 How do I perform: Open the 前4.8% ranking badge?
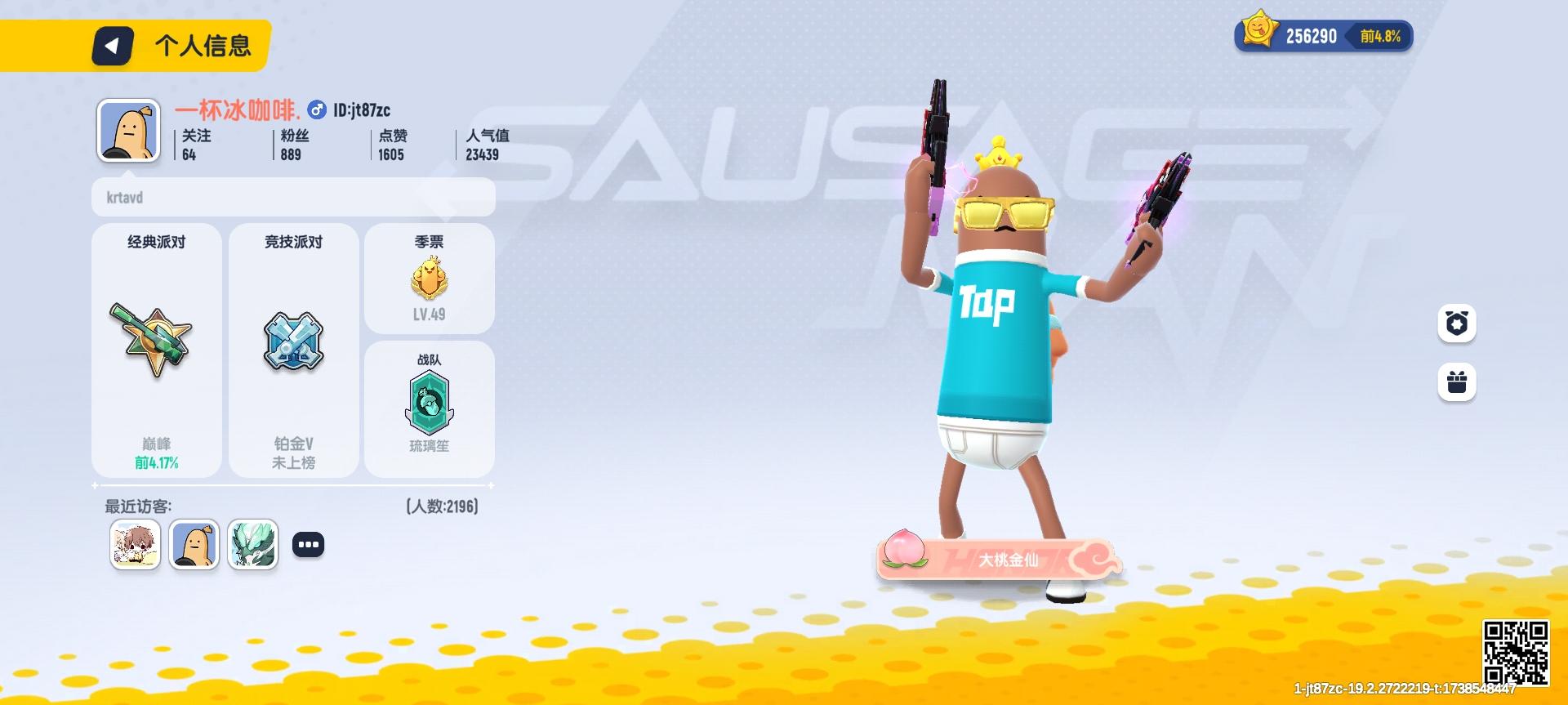point(1379,36)
